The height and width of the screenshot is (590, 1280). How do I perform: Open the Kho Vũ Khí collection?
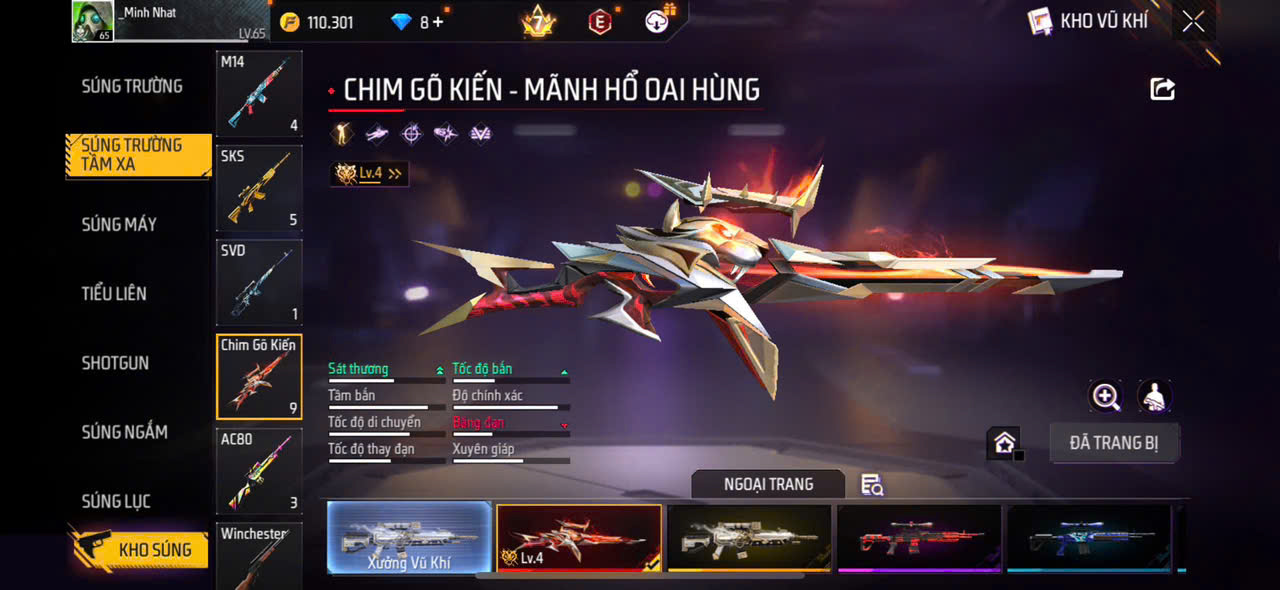click(1089, 21)
